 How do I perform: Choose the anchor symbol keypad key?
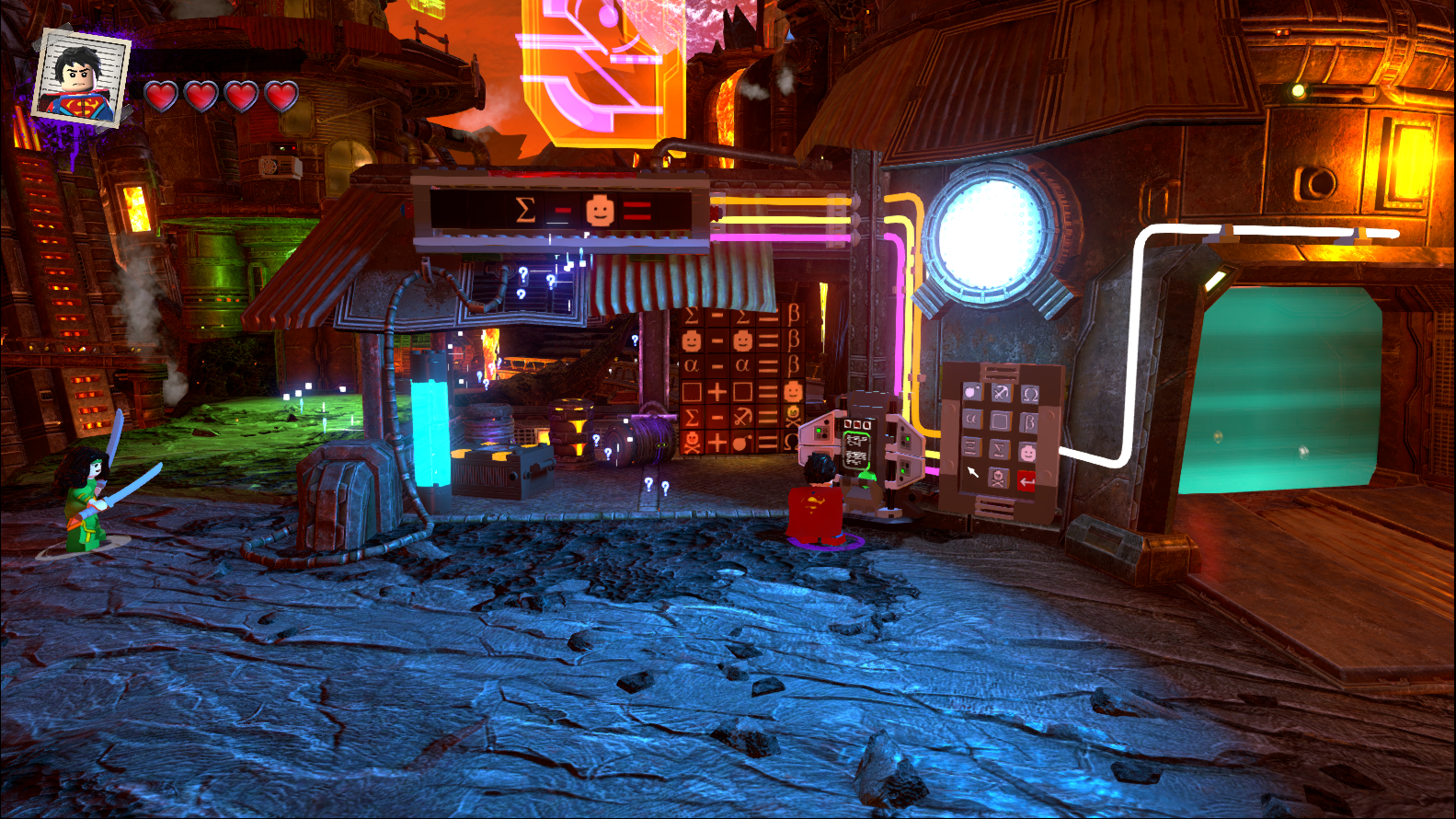pyautogui.click(x=1001, y=393)
